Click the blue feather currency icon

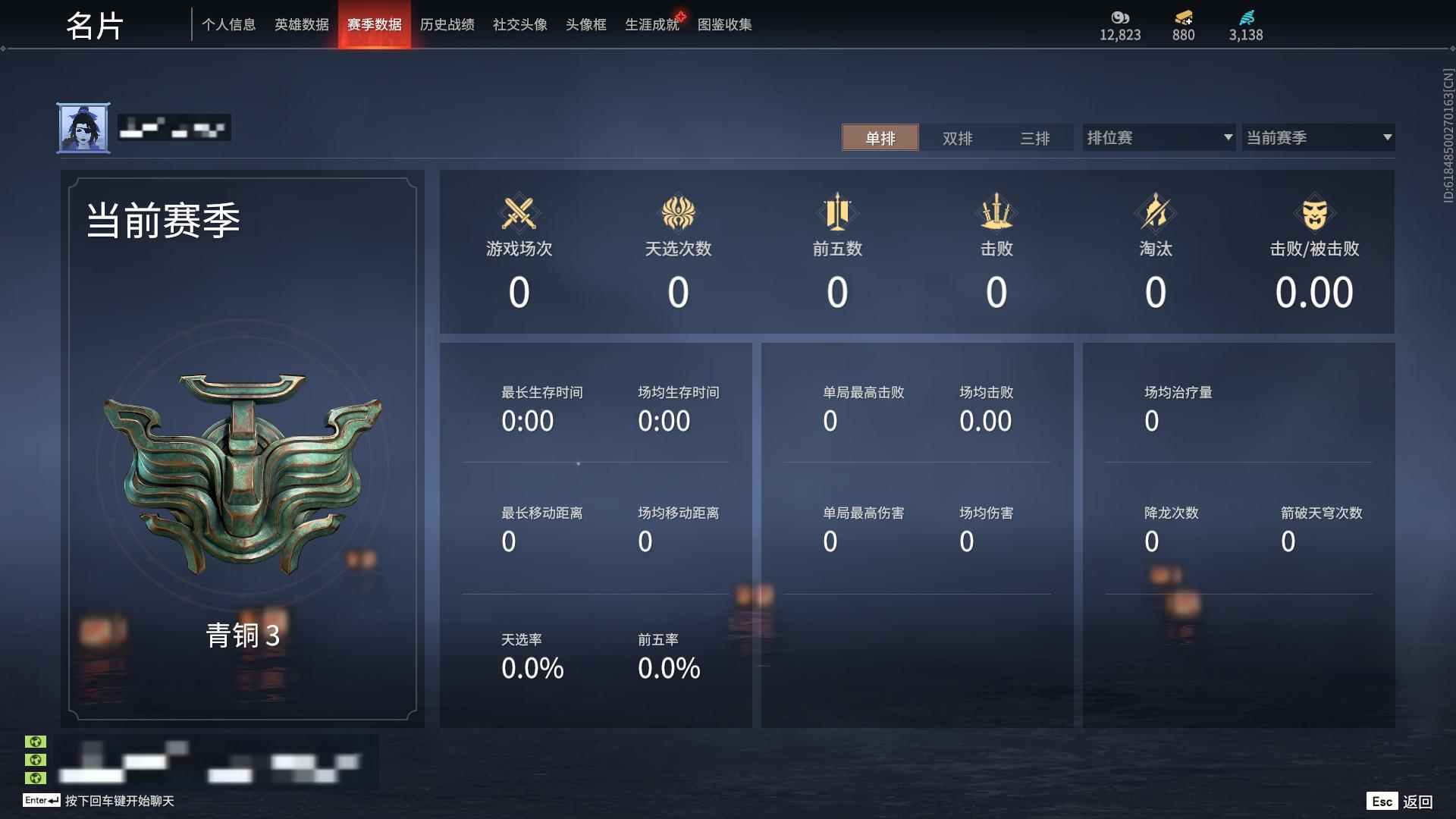point(1247,18)
